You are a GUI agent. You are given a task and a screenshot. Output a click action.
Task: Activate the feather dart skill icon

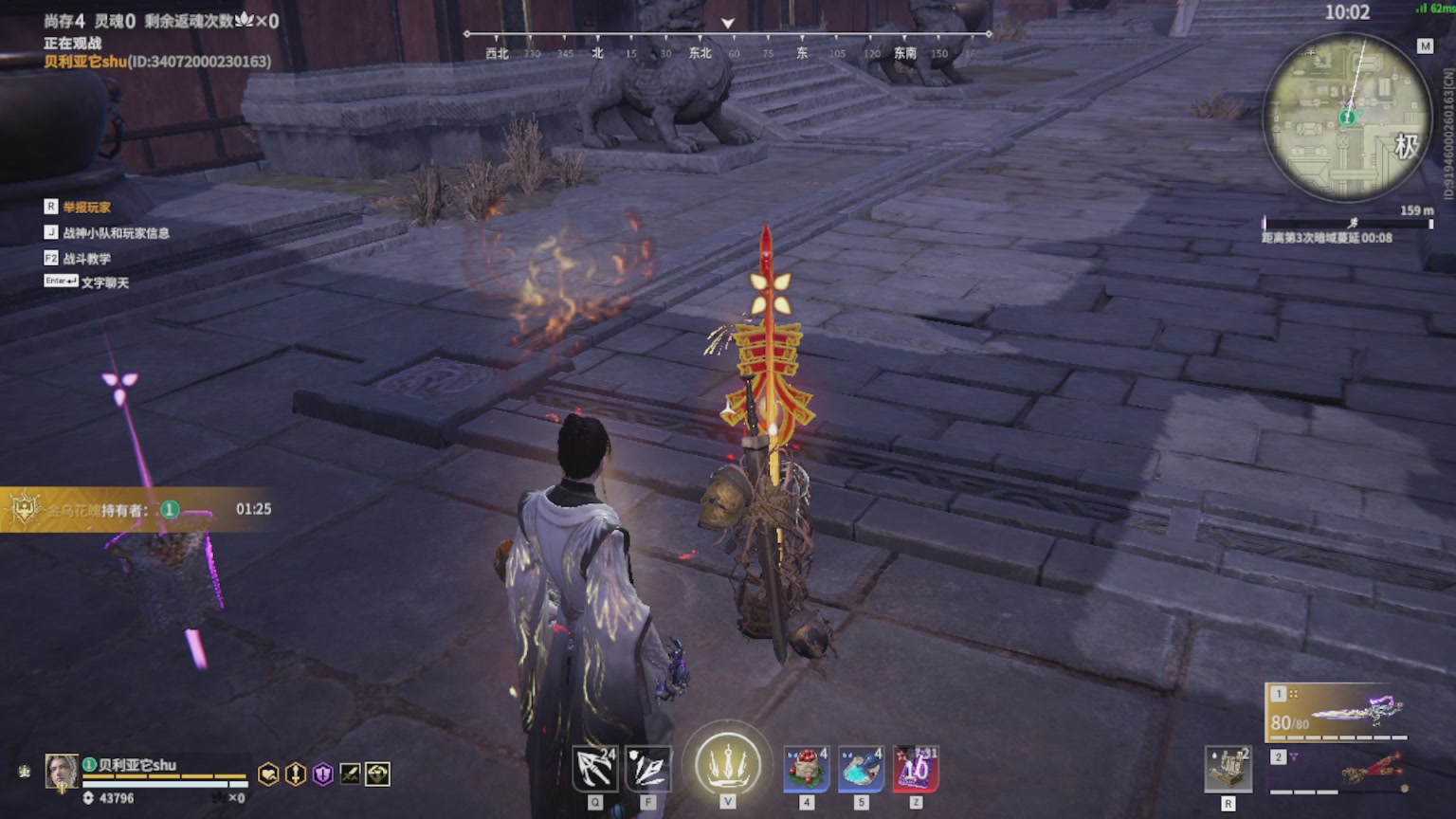[649, 769]
